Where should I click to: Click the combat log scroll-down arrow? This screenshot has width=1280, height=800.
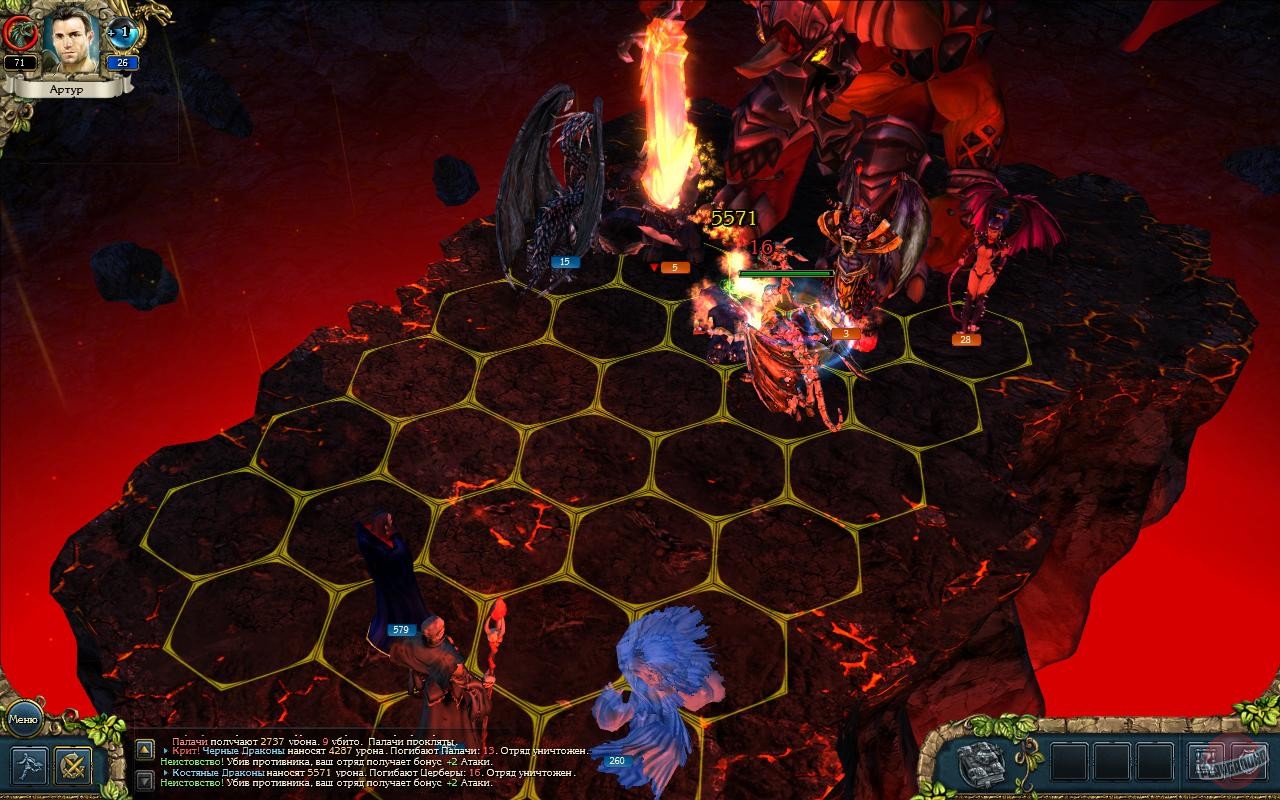[144, 779]
